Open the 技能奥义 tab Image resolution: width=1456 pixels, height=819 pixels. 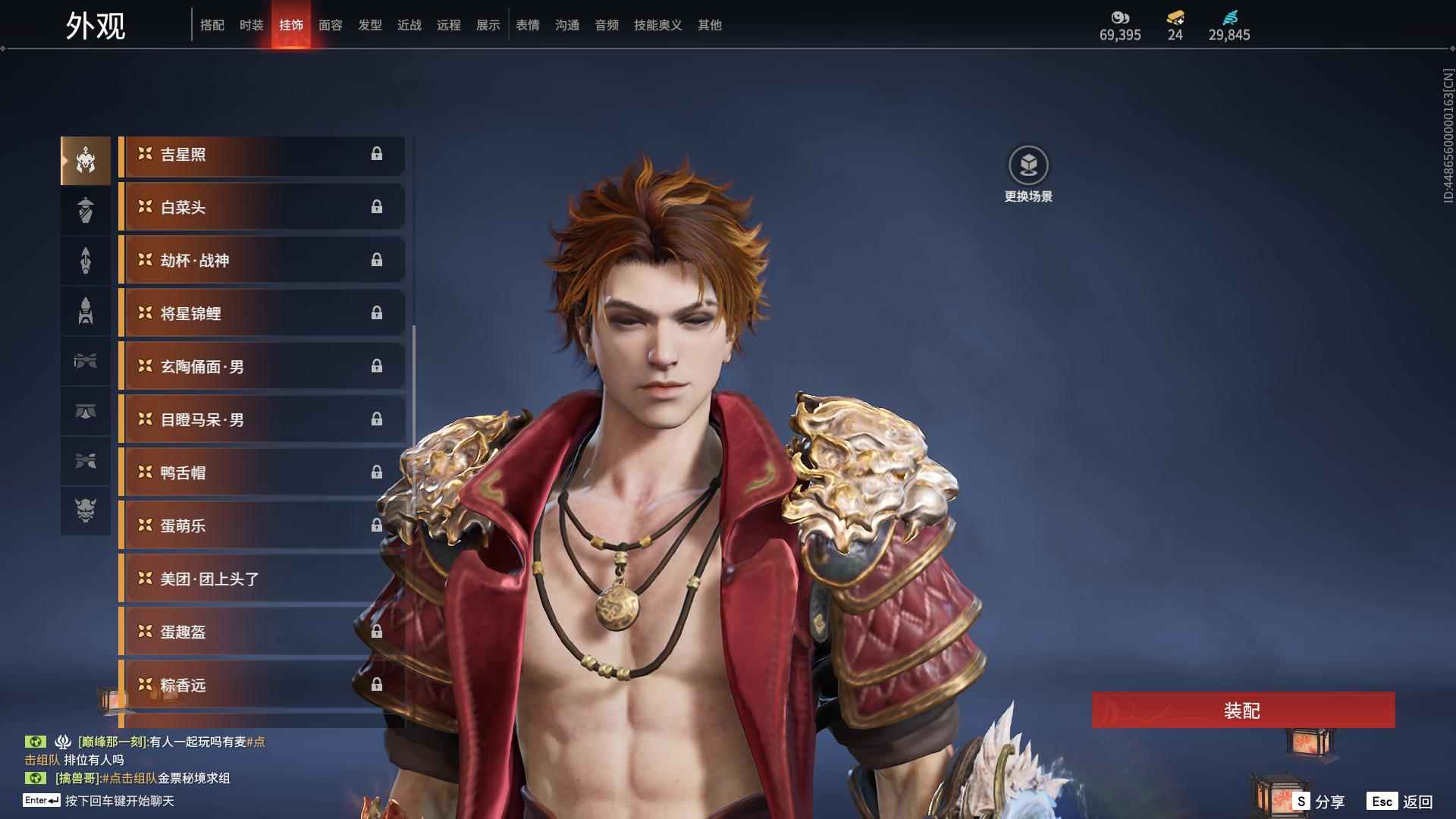(657, 25)
